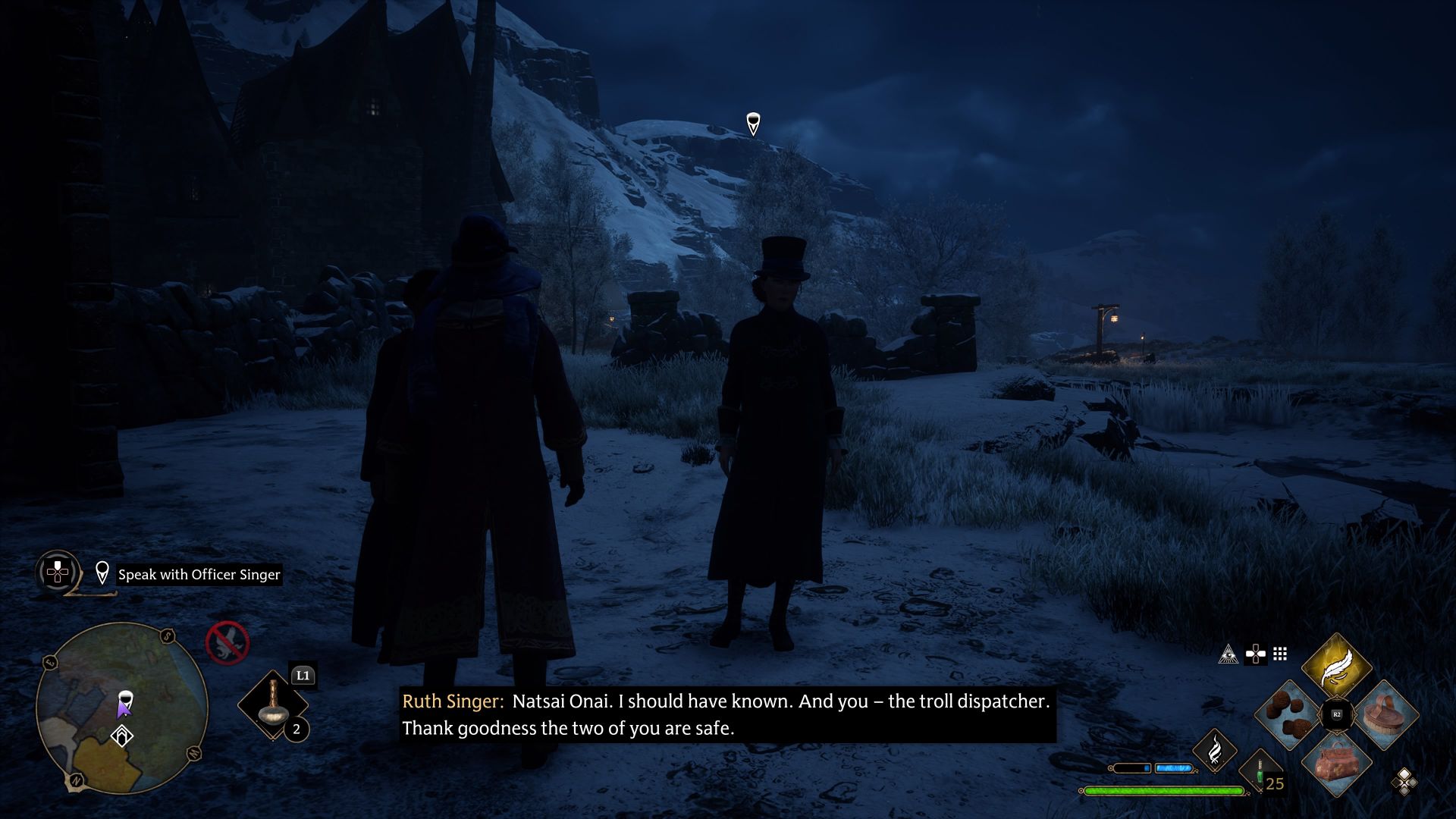Select the golden Wingardium Leviosa feather spell

(x=1337, y=665)
